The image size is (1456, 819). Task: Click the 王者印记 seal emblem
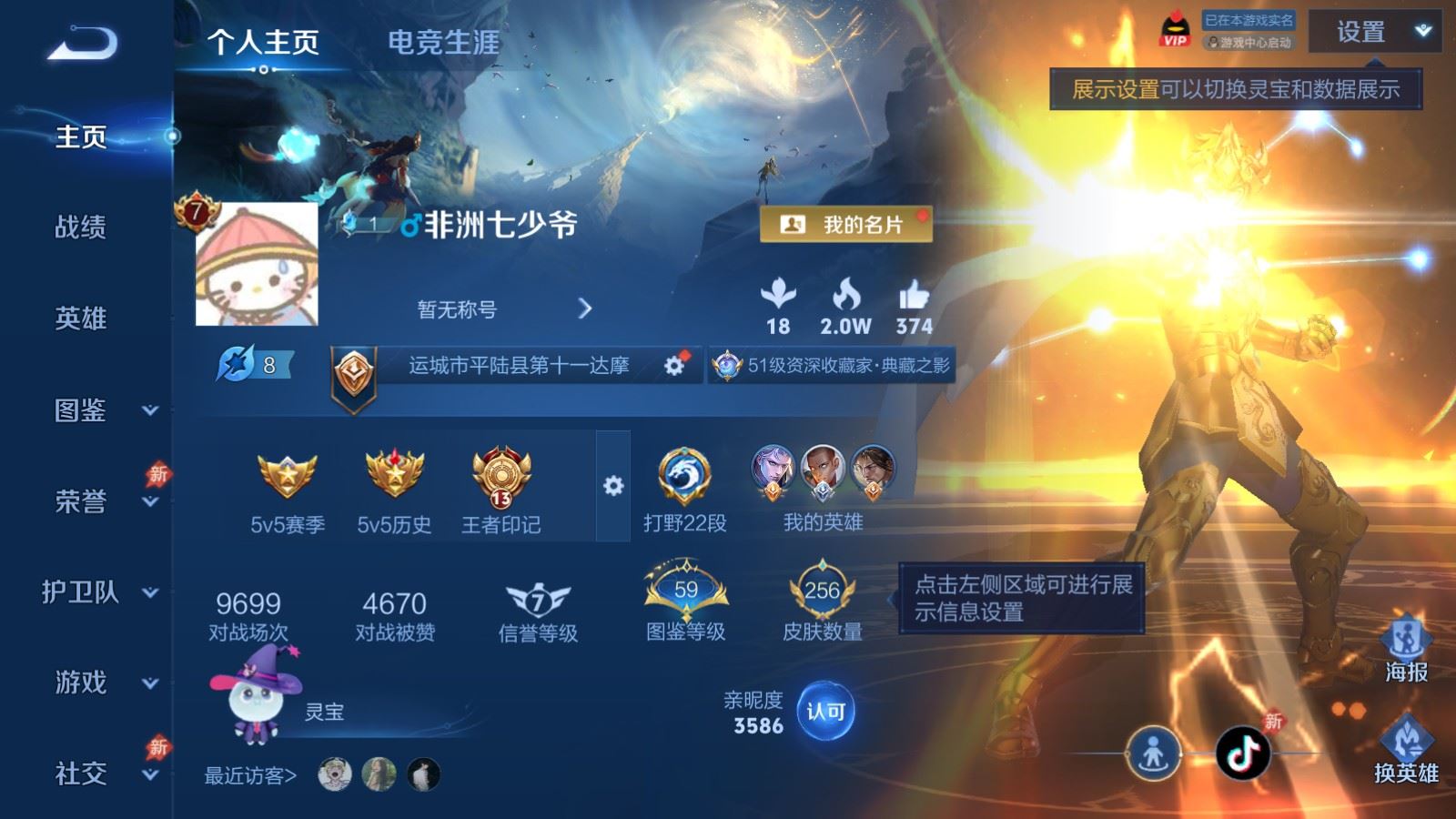coord(499,478)
